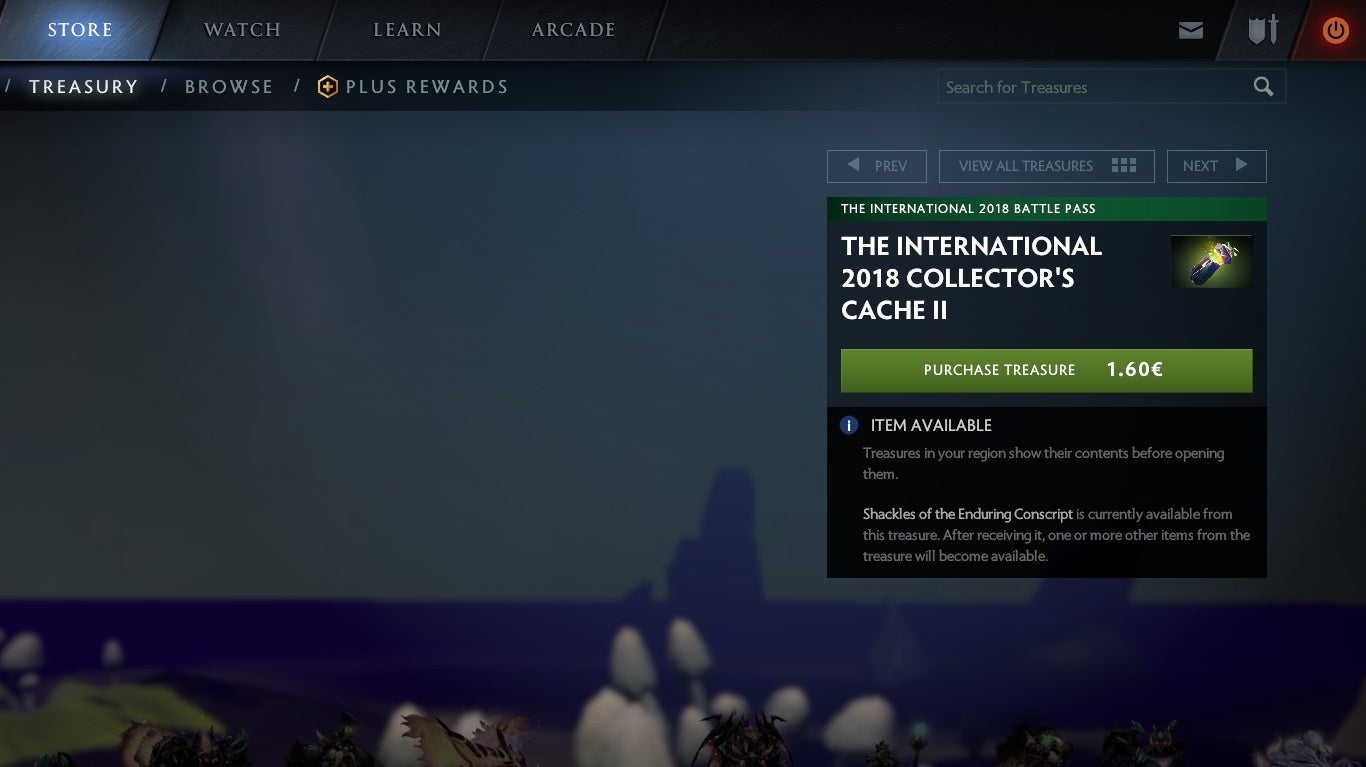Viewport: 1366px width, 767px height.
Task: Click Purchase Treasure for 1.60€
Action: coord(1046,370)
